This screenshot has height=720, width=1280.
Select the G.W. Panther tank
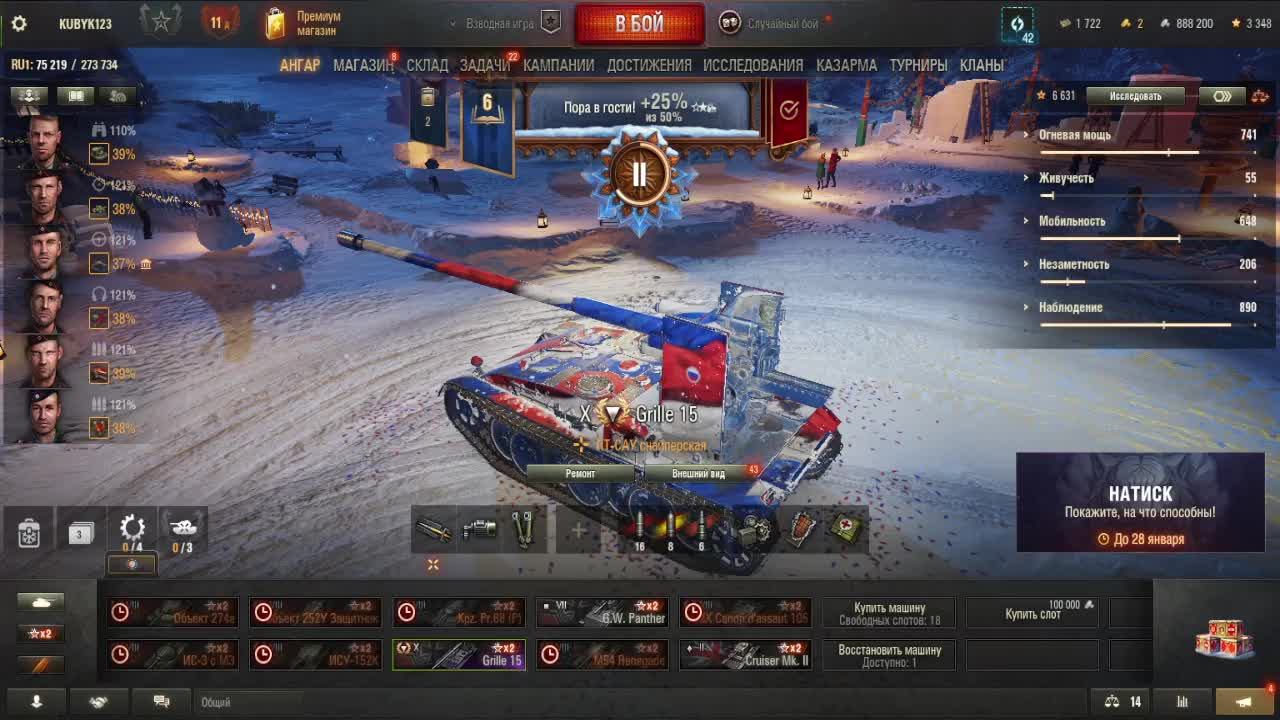(602, 612)
